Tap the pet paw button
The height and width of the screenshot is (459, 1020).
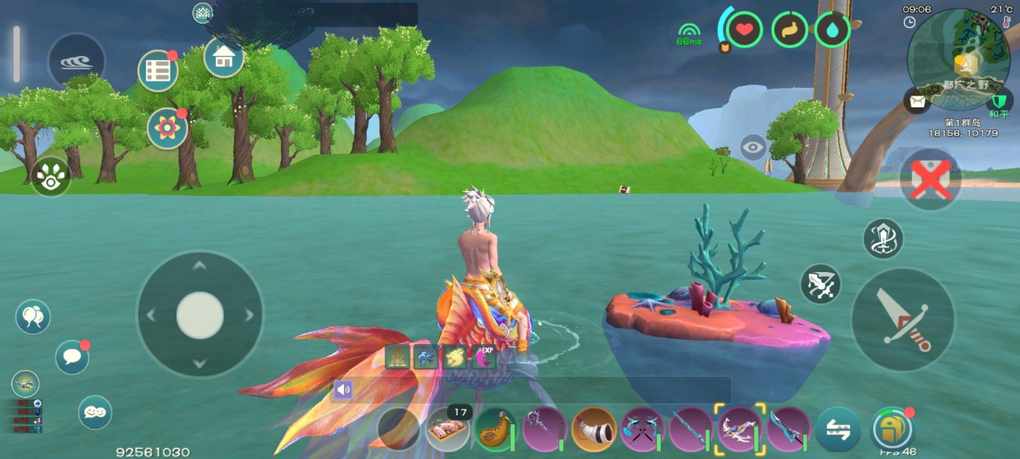coord(50,176)
